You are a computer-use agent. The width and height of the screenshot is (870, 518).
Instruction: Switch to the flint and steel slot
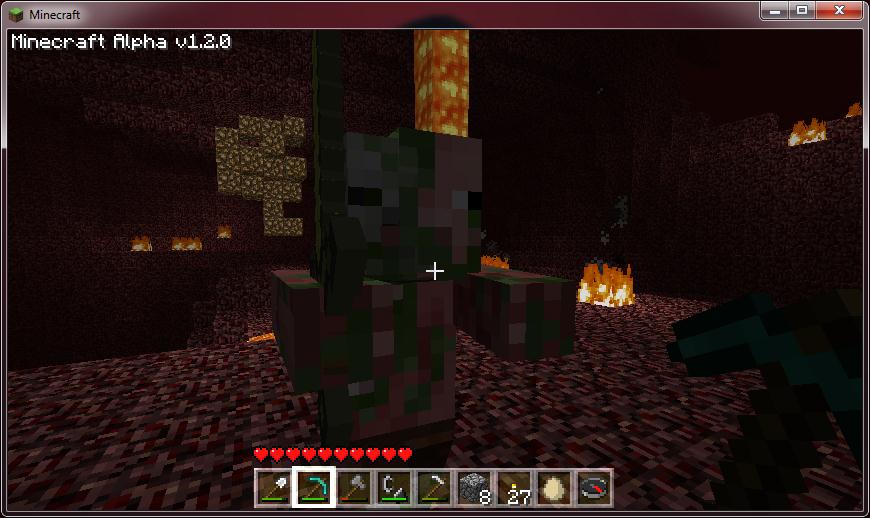pyautogui.click(x=393, y=487)
